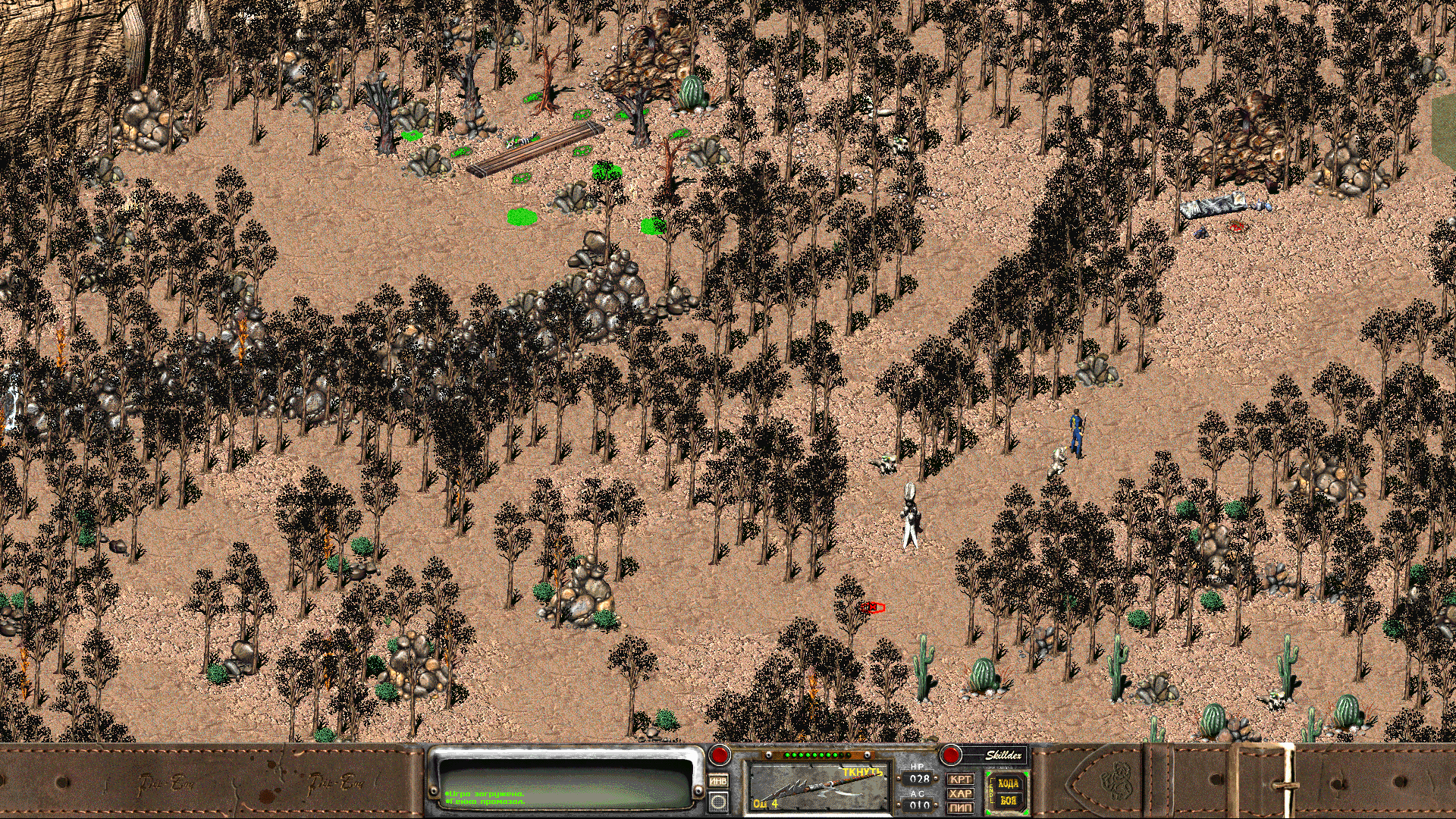Open options with the round button below ИНВ
This screenshot has width=1456, height=819.
pyautogui.click(x=718, y=802)
